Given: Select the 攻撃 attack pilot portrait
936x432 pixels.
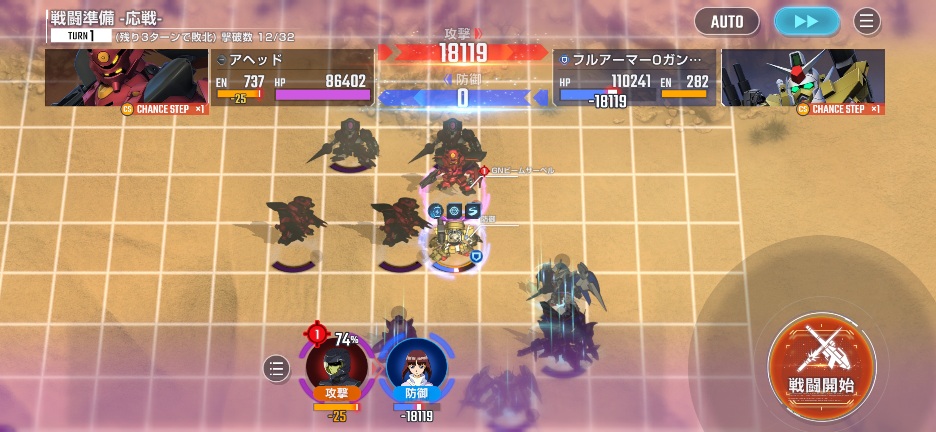Looking at the screenshot, I should (x=336, y=366).
